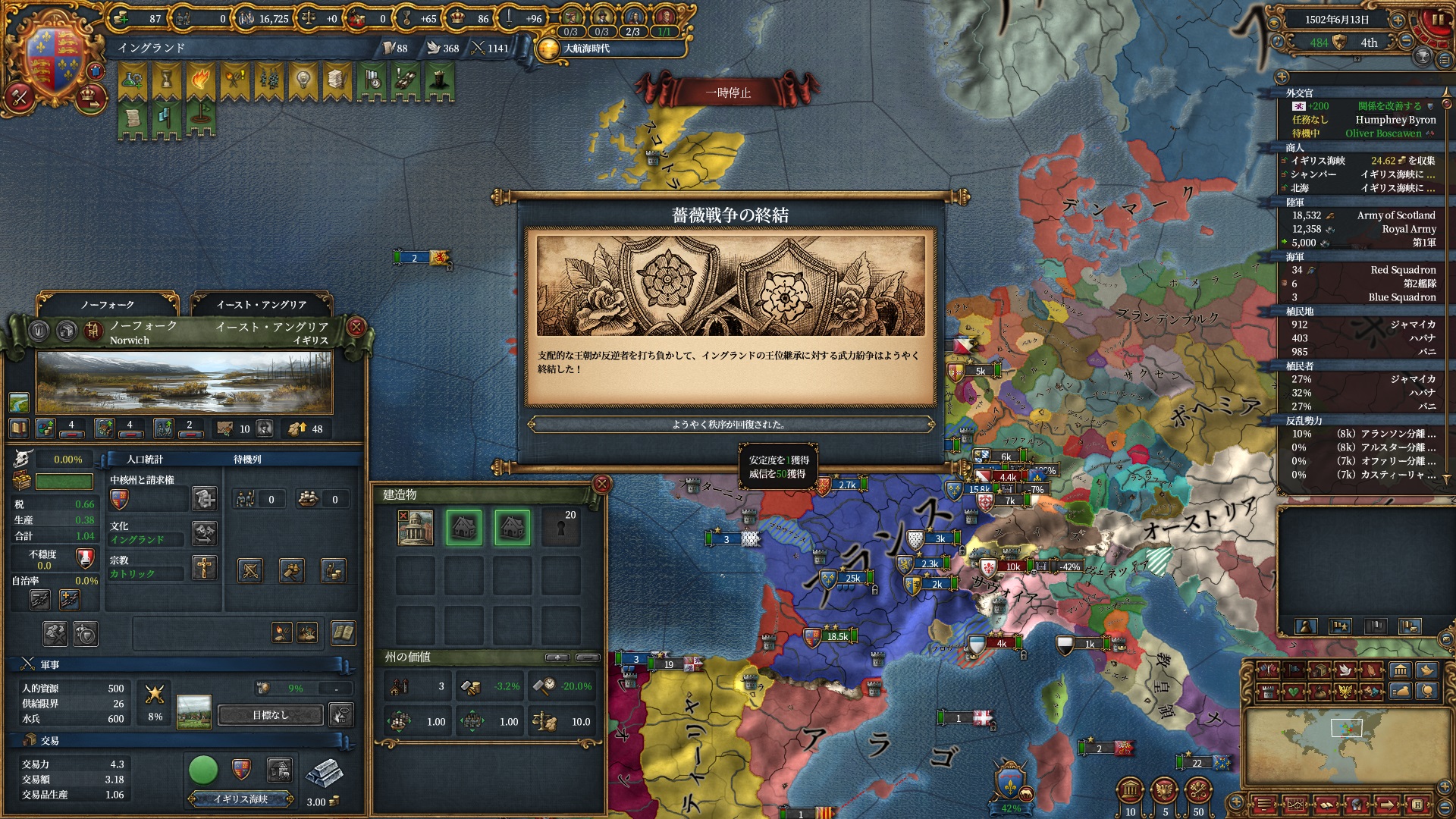Select the ジャマイカ colony entry showing 912

1363,325
